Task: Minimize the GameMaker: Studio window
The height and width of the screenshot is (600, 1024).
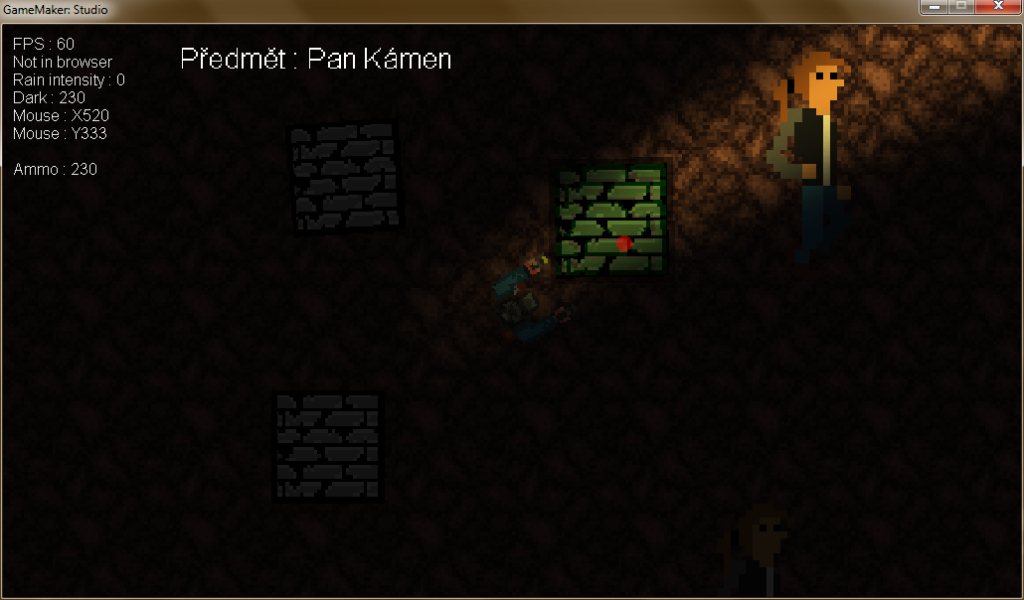Action: click(x=935, y=7)
